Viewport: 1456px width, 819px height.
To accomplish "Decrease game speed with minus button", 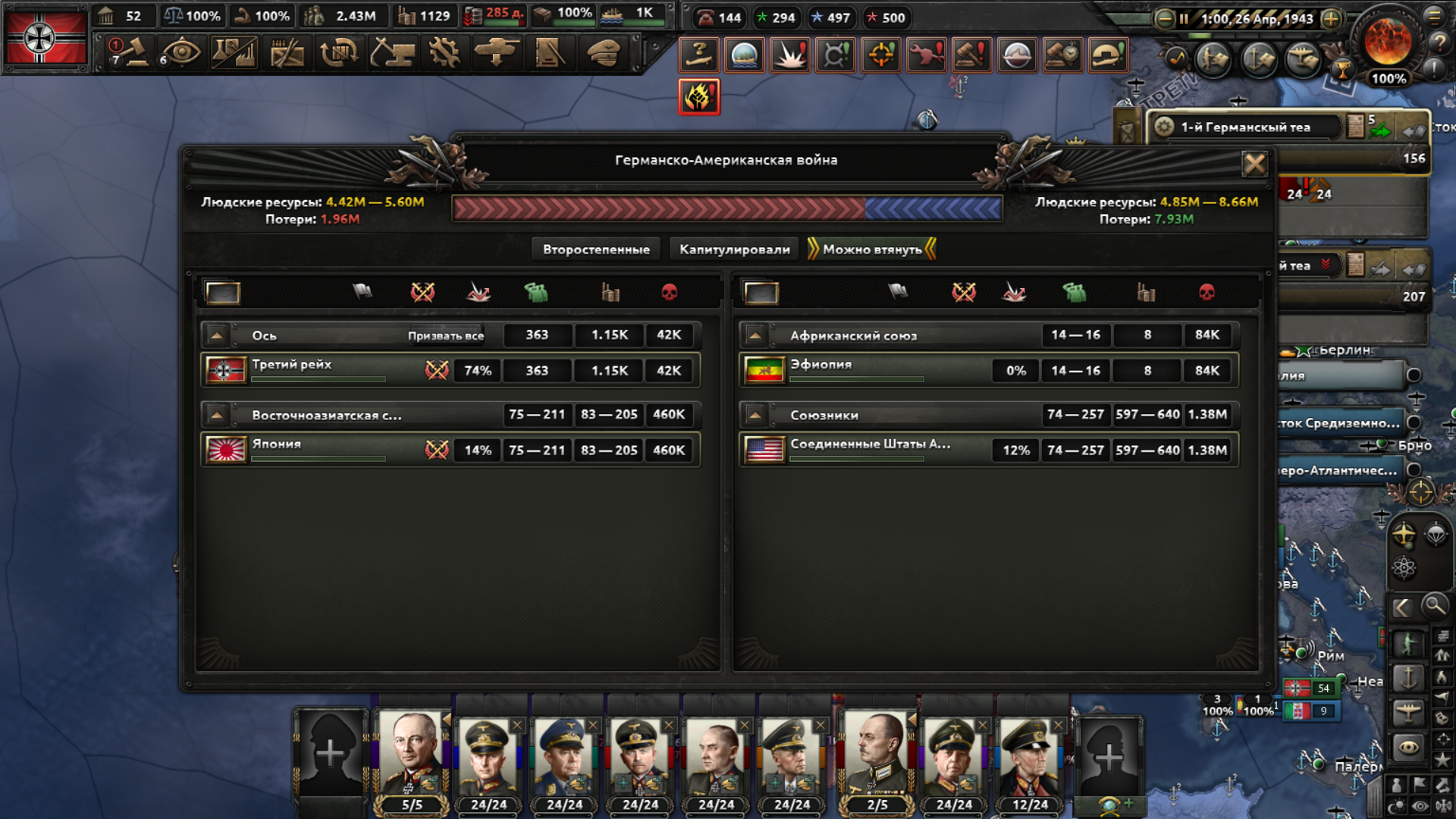I will [x=1164, y=19].
